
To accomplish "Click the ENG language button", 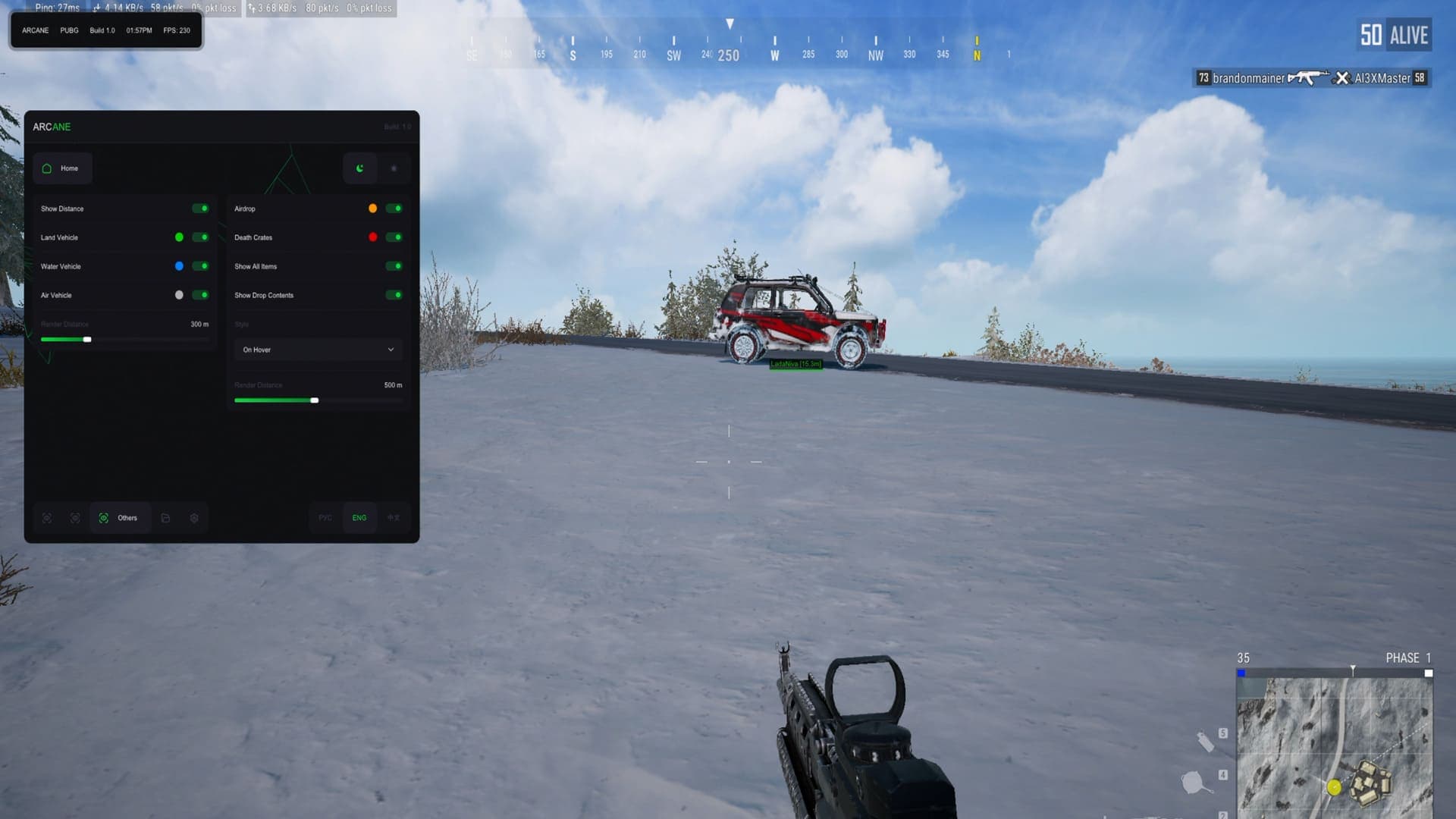I will tap(359, 518).
